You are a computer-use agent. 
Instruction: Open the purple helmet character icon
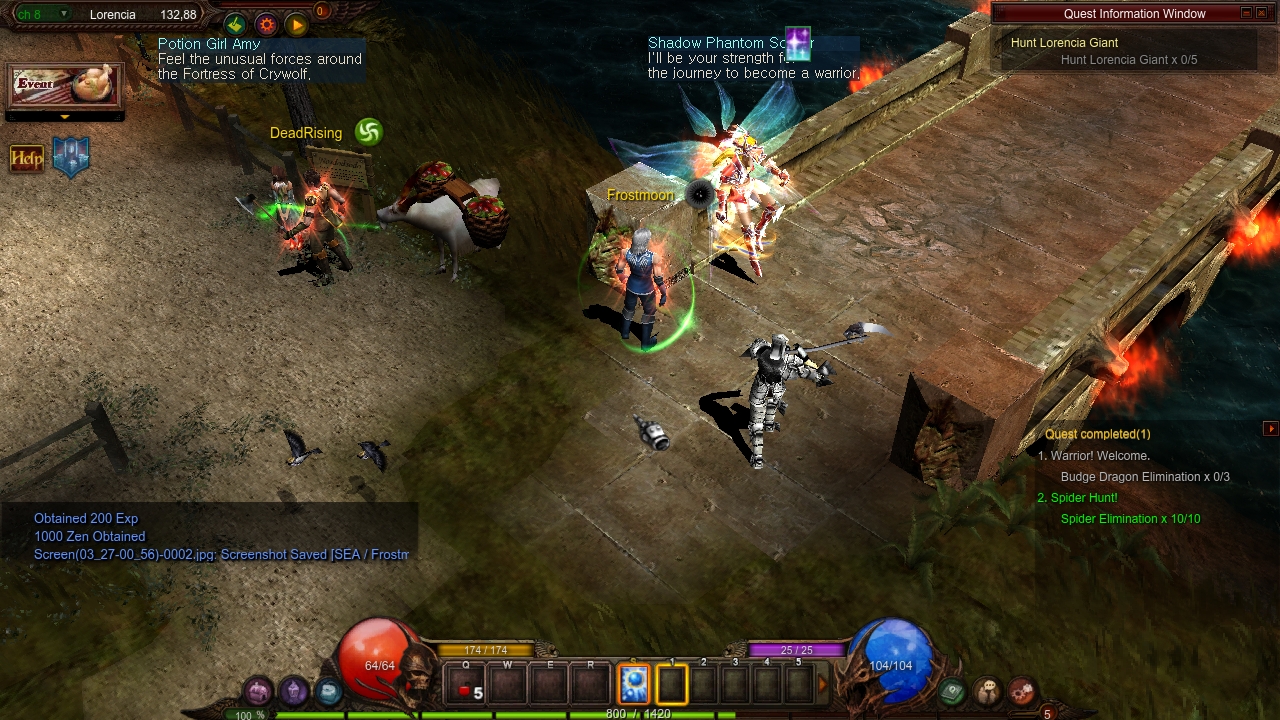(x=293, y=690)
